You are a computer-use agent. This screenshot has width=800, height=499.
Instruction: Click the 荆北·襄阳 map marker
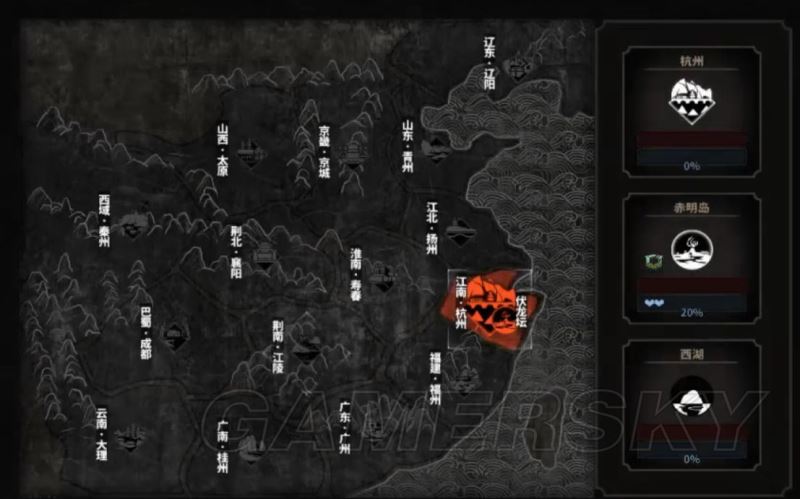pos(264,256)
